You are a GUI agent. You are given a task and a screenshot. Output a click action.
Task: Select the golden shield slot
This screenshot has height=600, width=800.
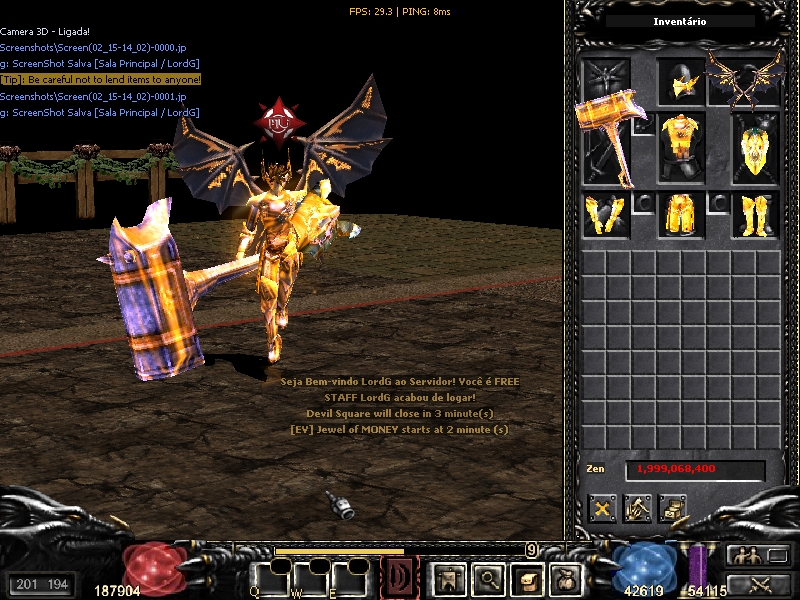tap(756, 147)
